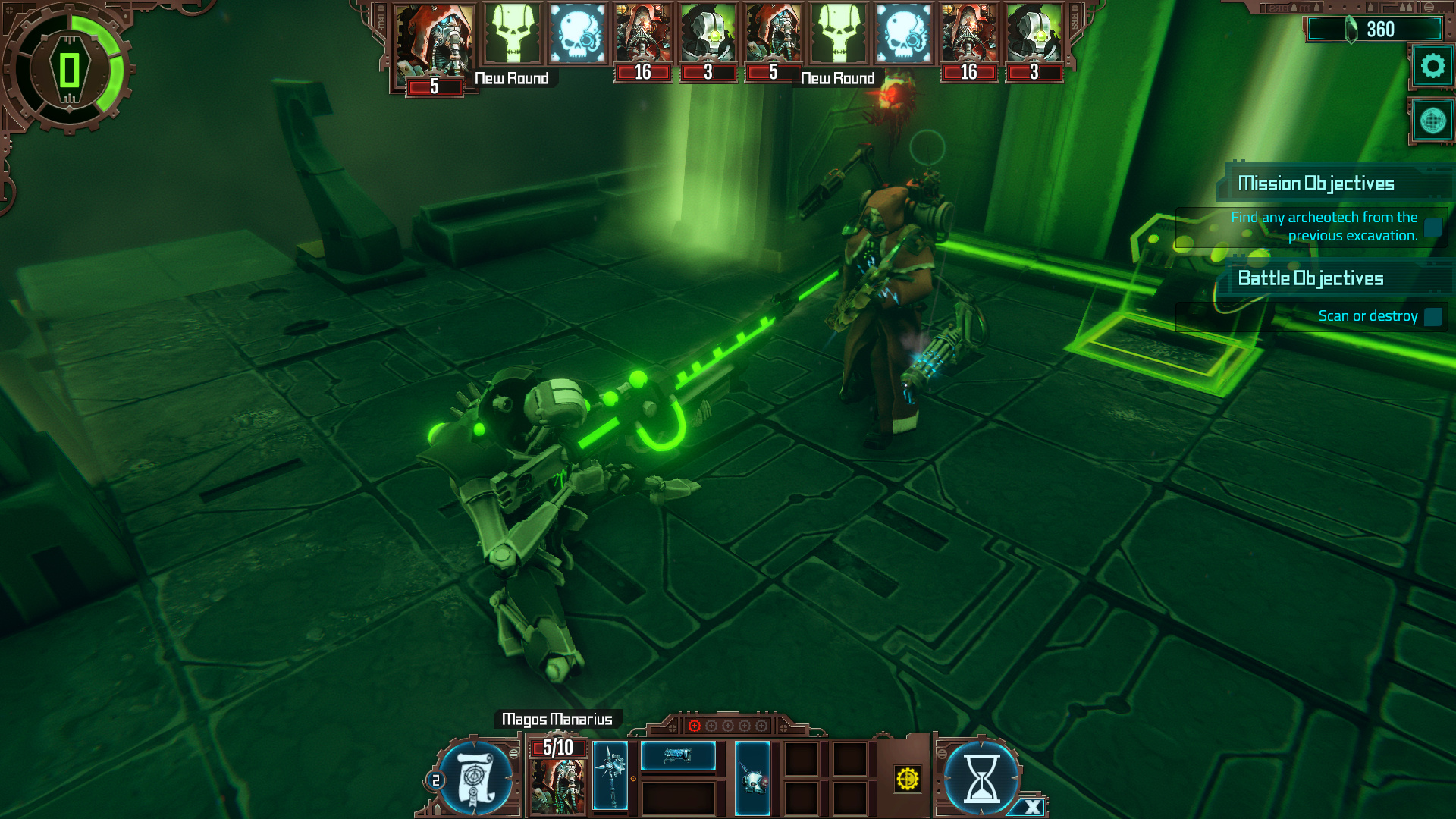This screenshot has height=819, width=1456.
Task: Activate the servo-skull item slot
Action: click(x=752, y=778)
